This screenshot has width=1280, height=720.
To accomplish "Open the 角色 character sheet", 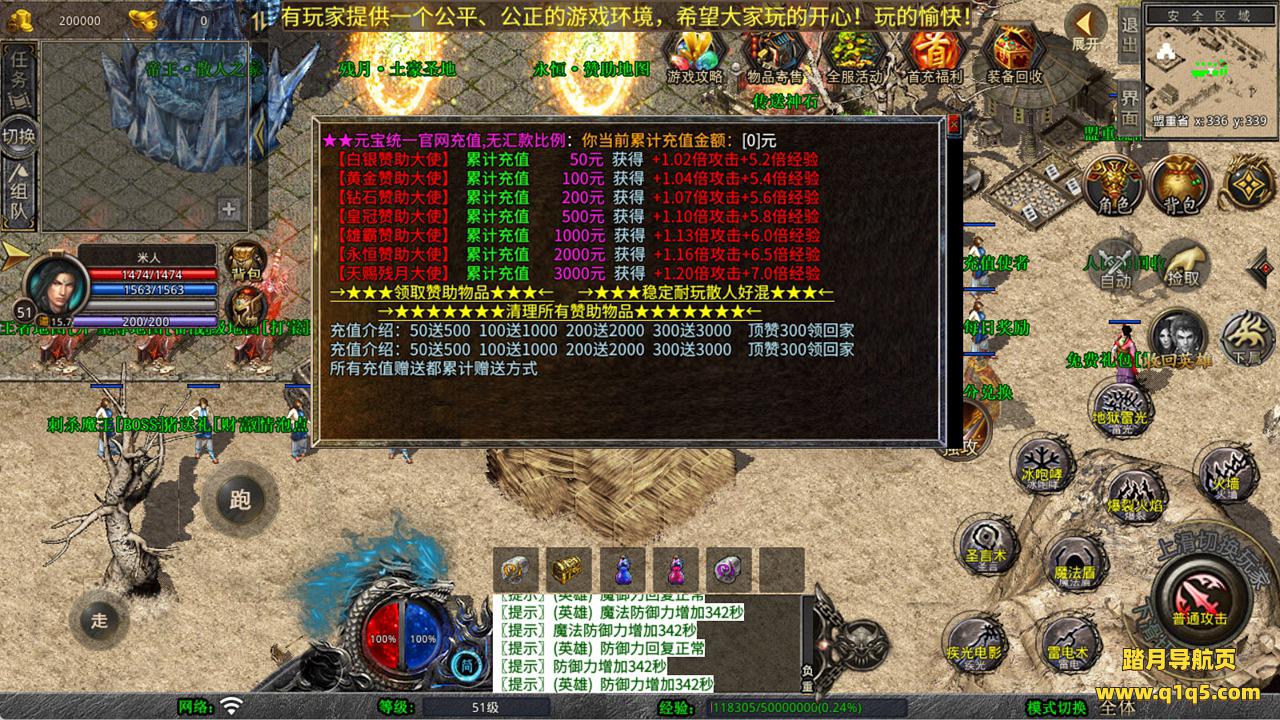I will click(x=1114, y=185).
